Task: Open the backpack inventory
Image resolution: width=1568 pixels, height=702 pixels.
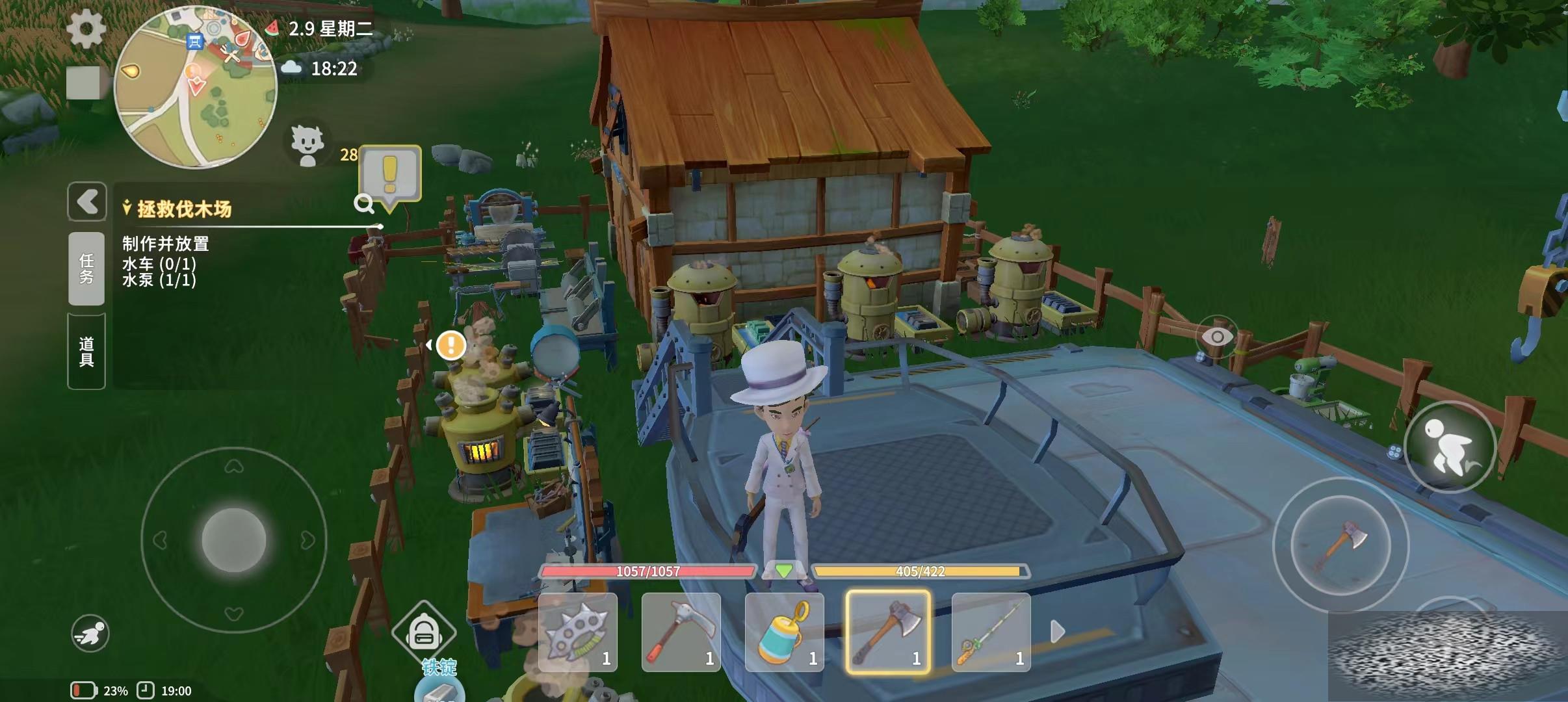Action: tap(424, 632)
